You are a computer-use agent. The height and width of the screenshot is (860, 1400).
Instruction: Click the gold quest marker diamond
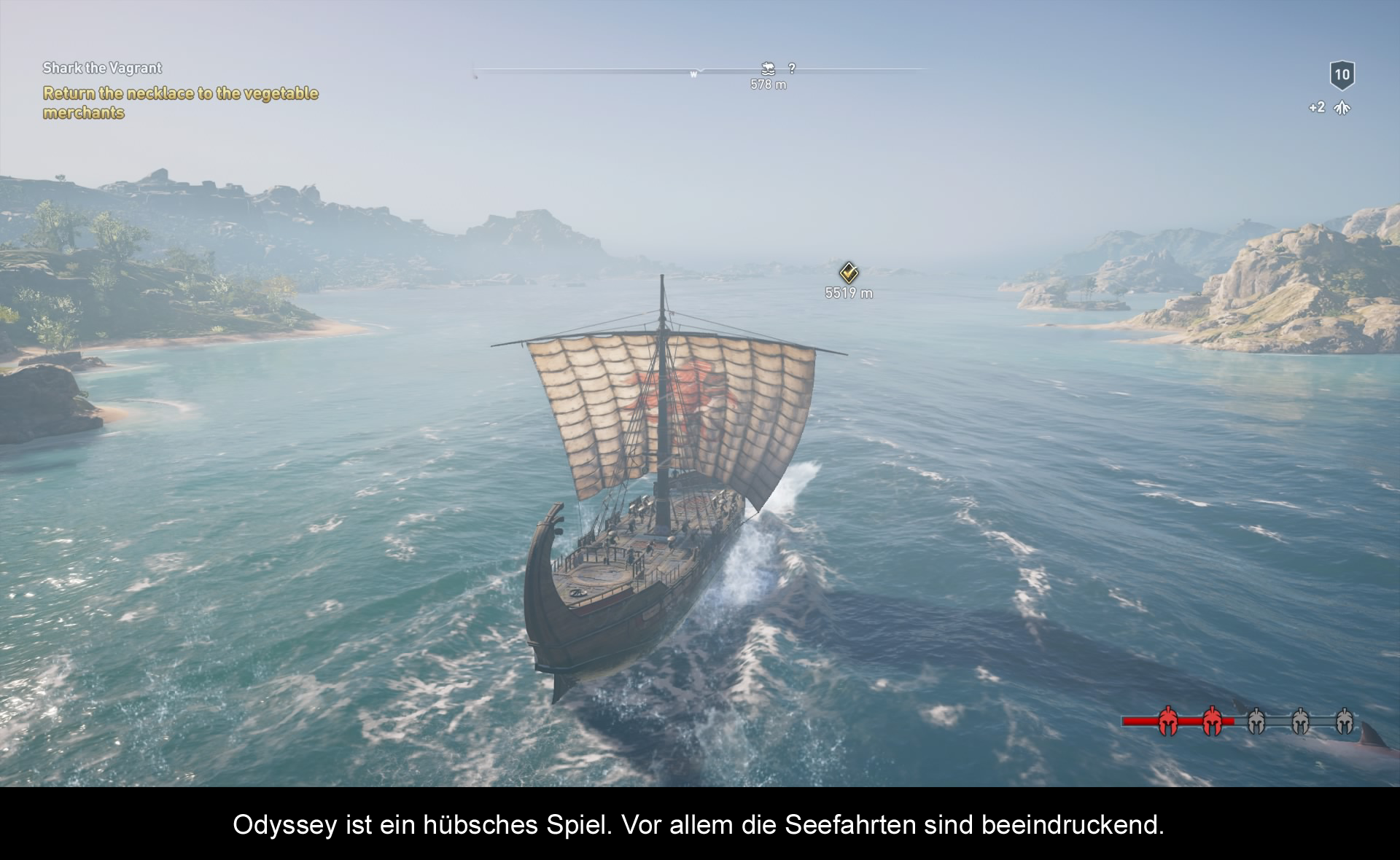[x=848, y=273]
